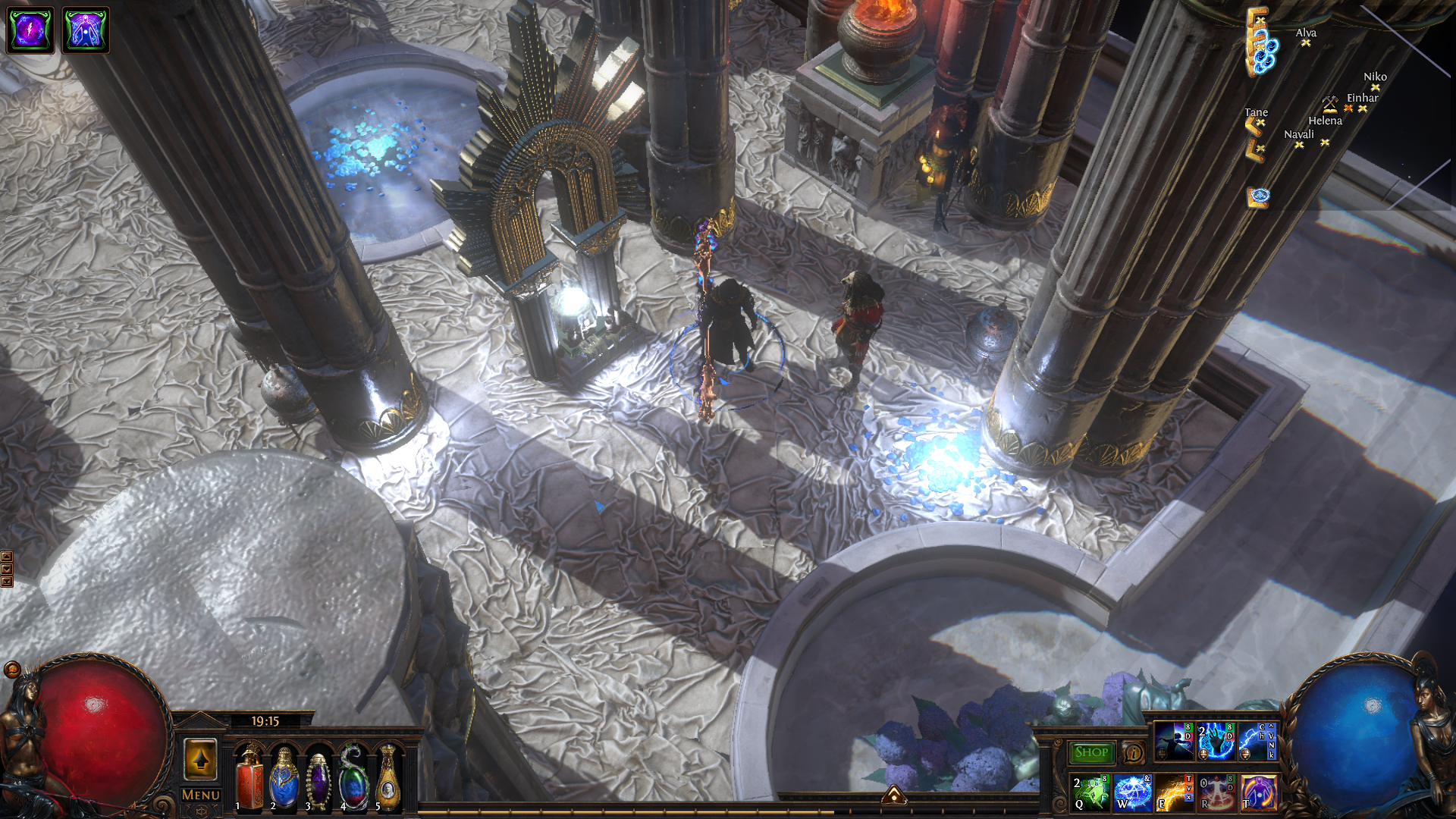The height and width of the screenshot is (819, 1456).
Task: Activate the yellow lightning skill on E
Action: tap(1174, 792)
